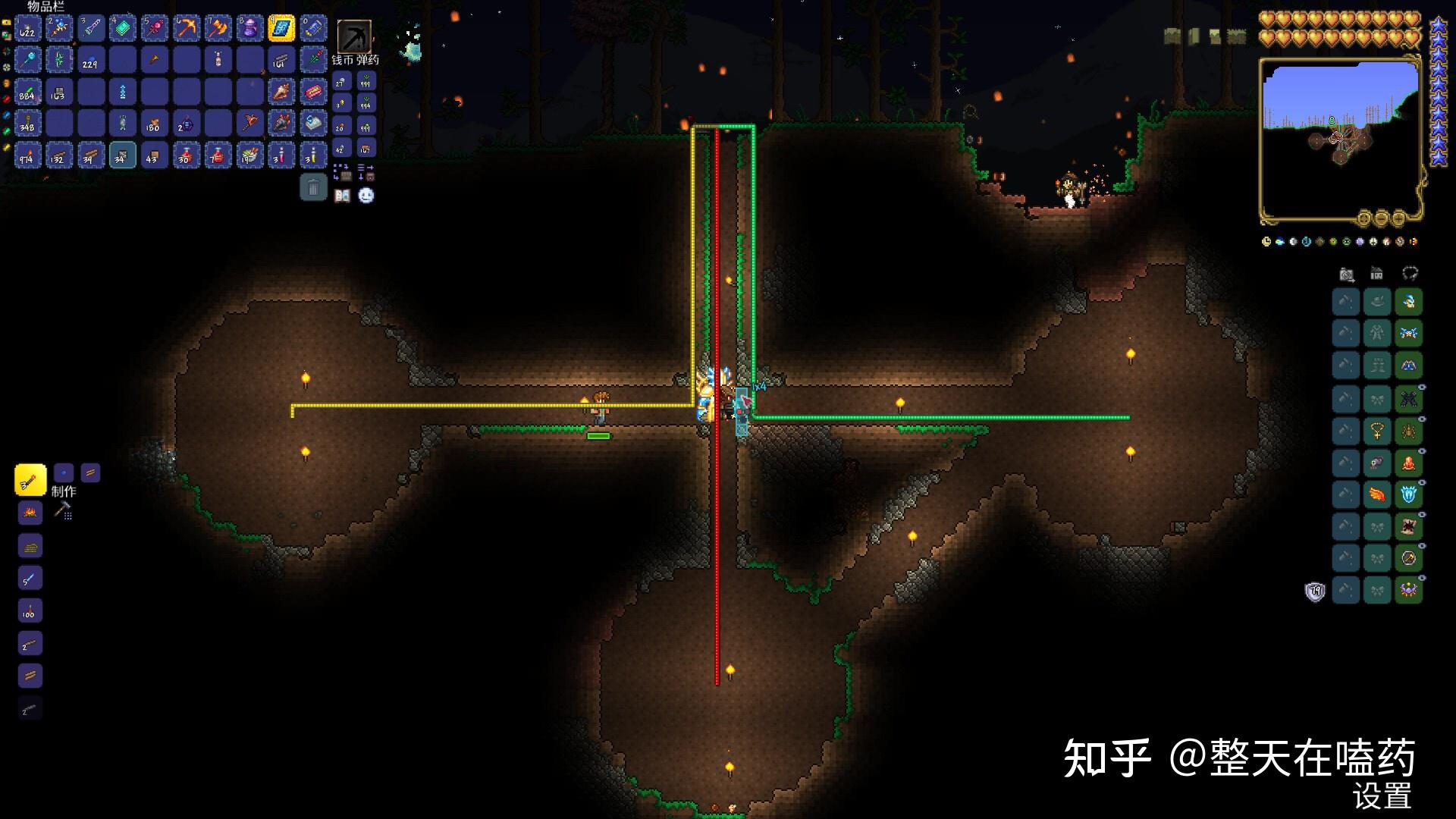Zoom out the minimap with minus button
The image size is (1456, 819).
pos(1381,218)
